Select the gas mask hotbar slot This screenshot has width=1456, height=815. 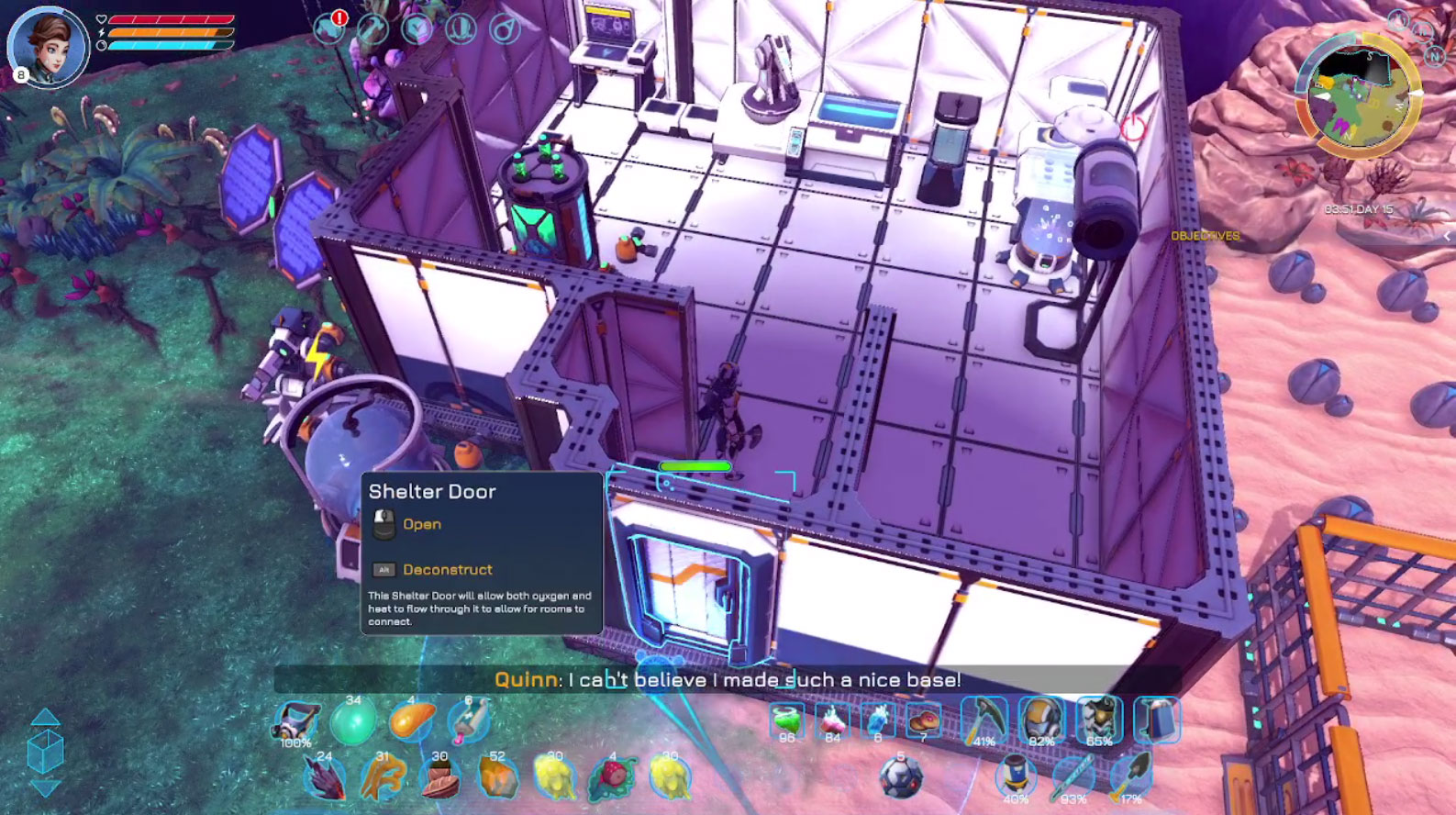[x=296, y=721]
